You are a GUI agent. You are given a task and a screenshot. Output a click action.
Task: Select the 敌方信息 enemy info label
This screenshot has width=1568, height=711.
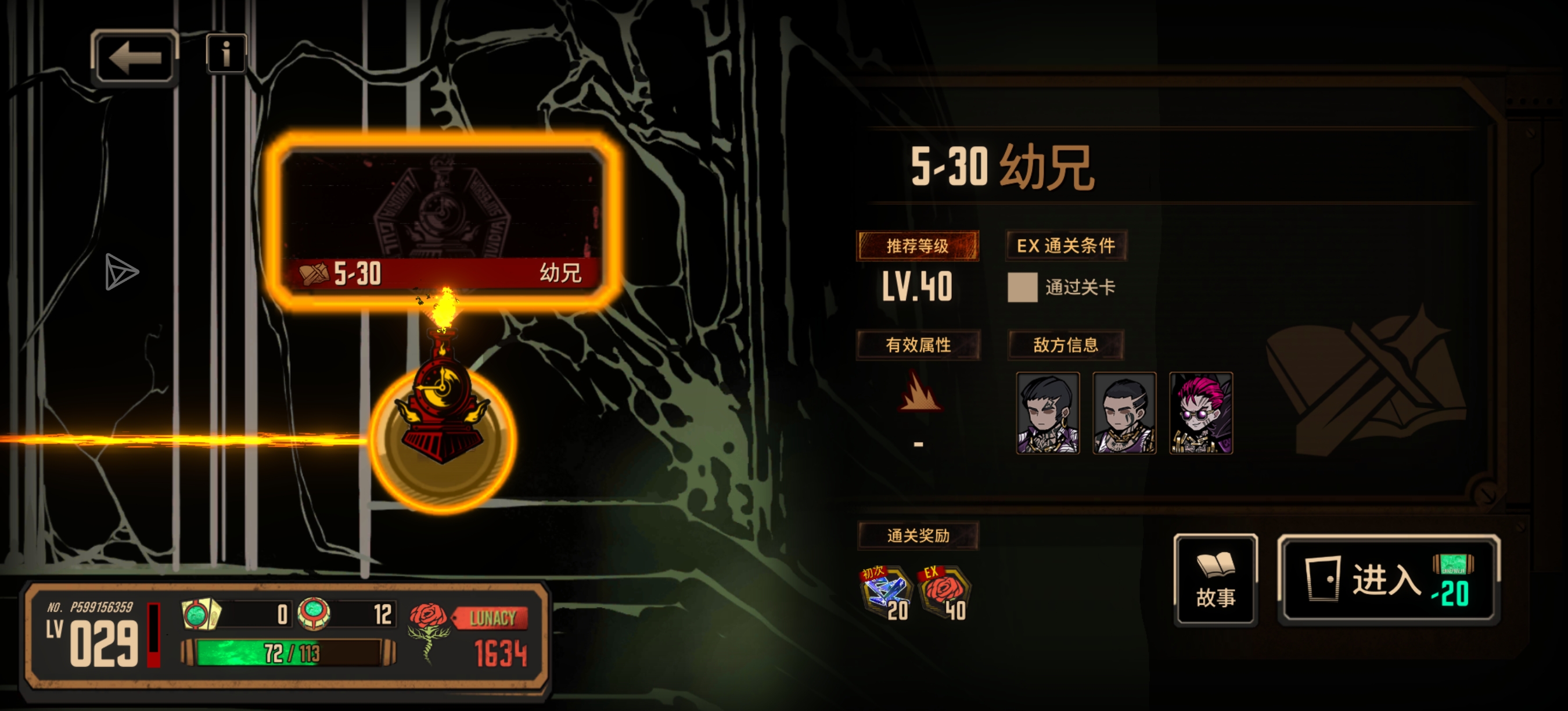click(1066, 344)
